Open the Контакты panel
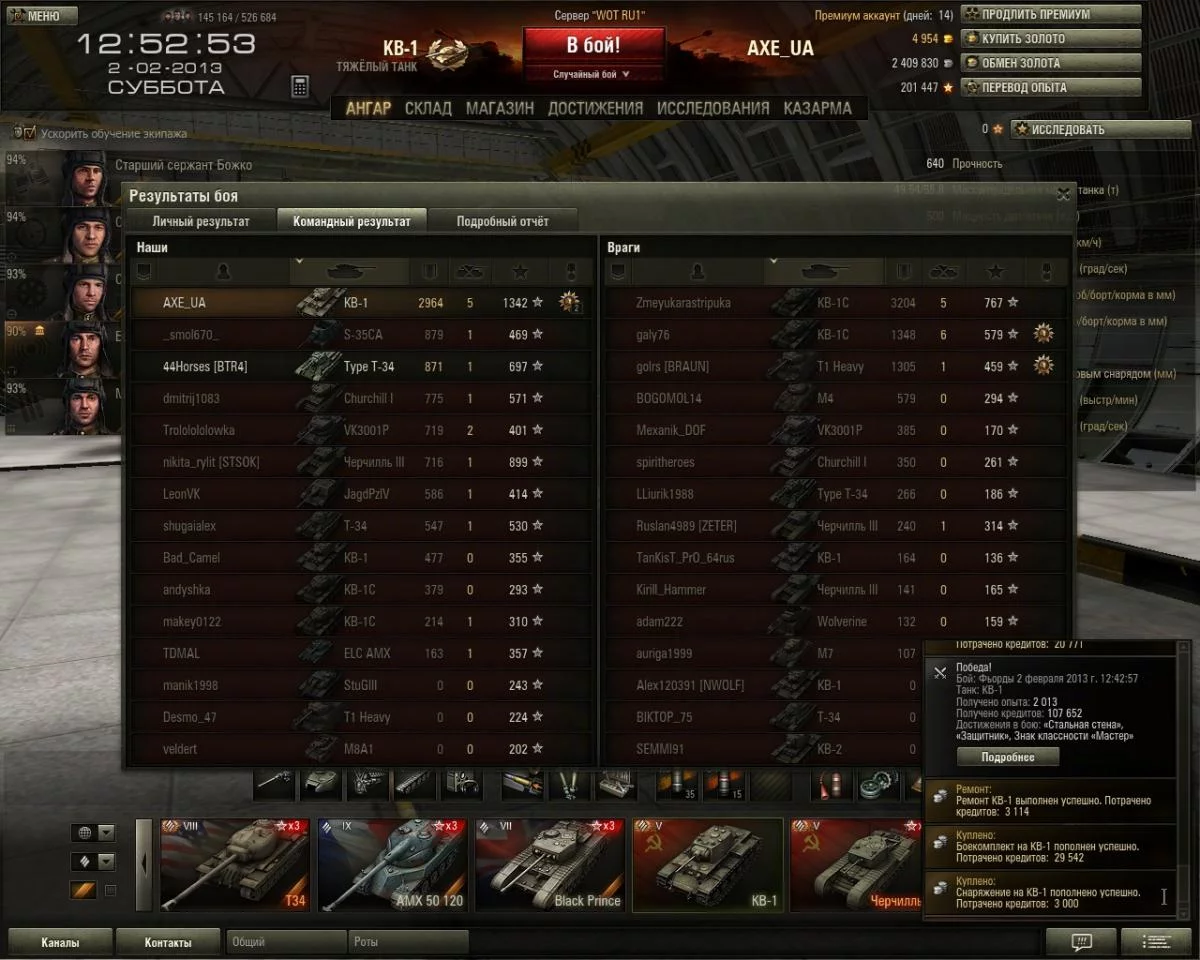The width and height of the screenshot is (1200, 960). [167, 942]
